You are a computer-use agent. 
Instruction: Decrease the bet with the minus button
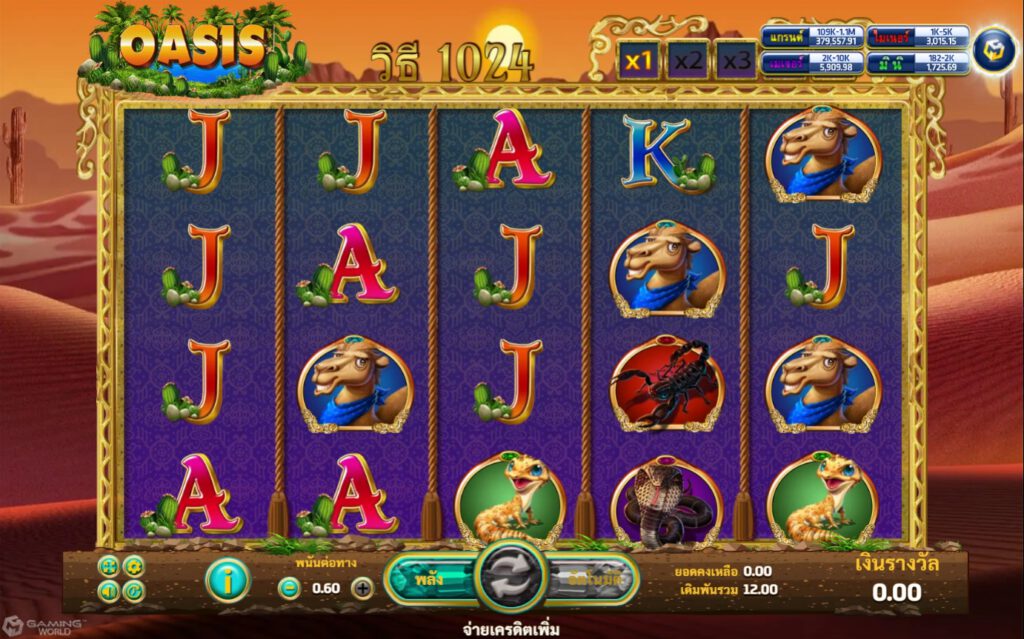click(287, 588)
